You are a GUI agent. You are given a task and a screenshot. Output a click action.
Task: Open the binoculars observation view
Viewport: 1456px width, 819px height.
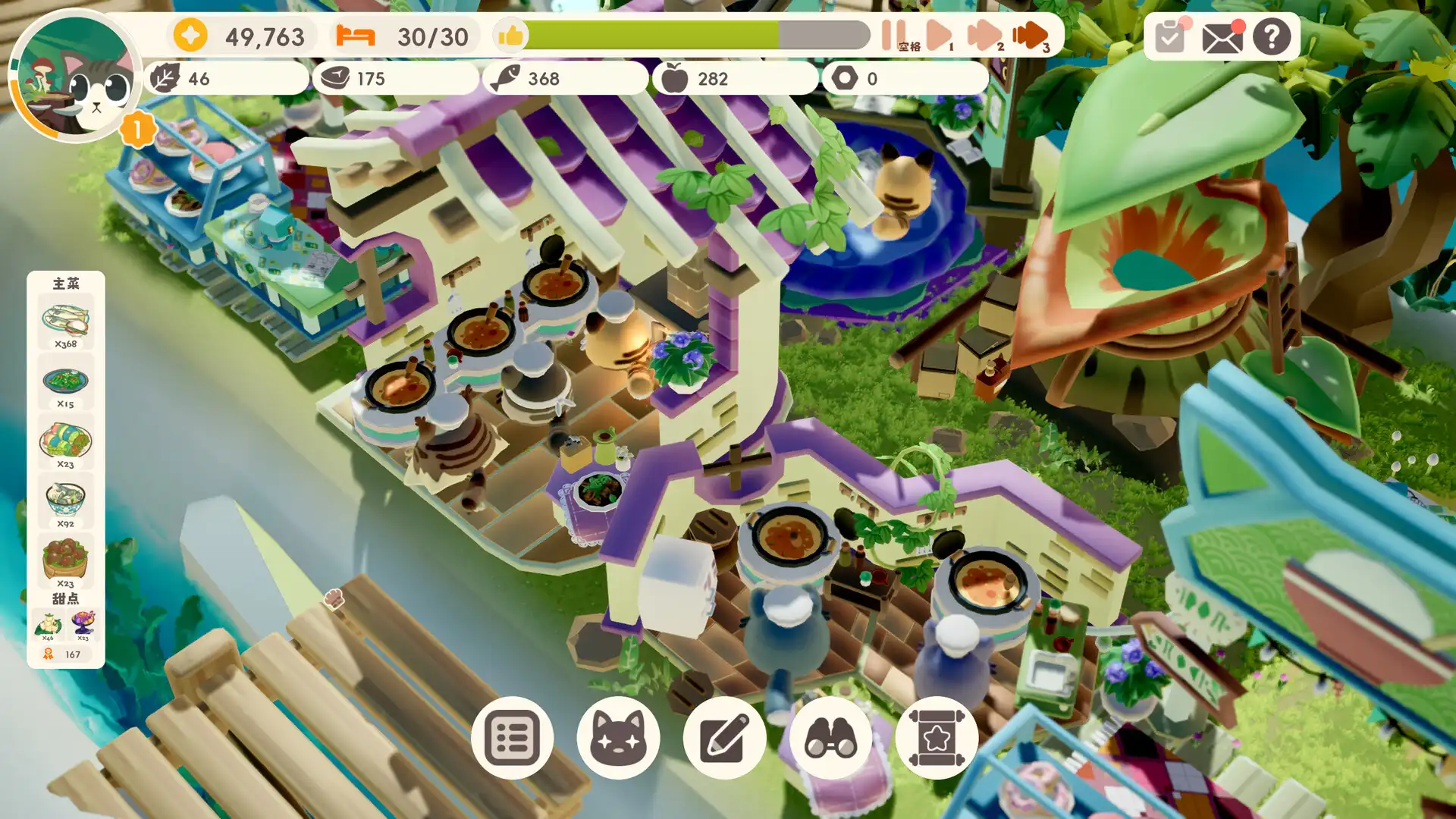[832, 737]
